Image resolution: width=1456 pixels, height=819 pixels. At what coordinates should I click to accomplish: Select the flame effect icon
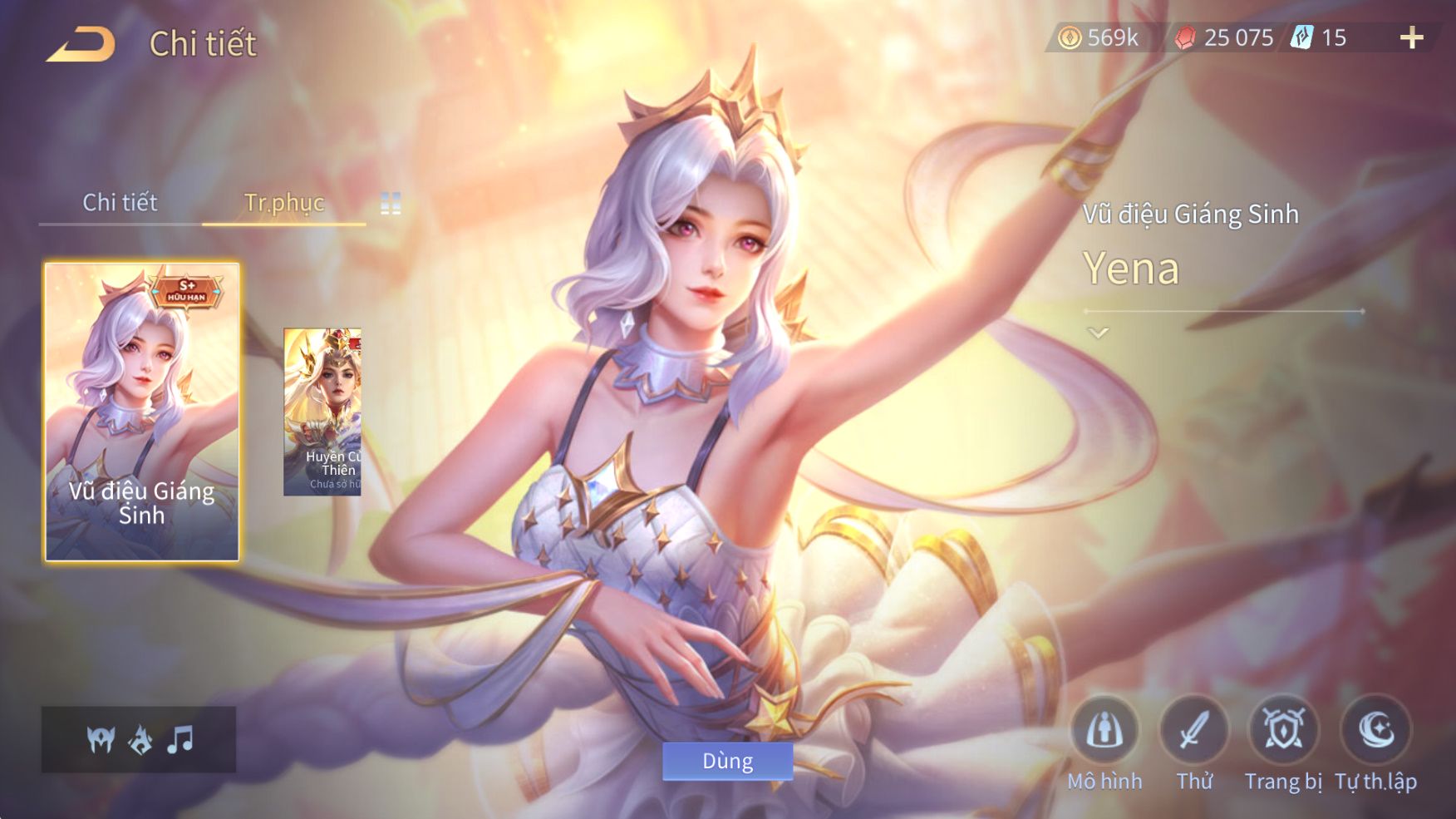coord(140,738)
